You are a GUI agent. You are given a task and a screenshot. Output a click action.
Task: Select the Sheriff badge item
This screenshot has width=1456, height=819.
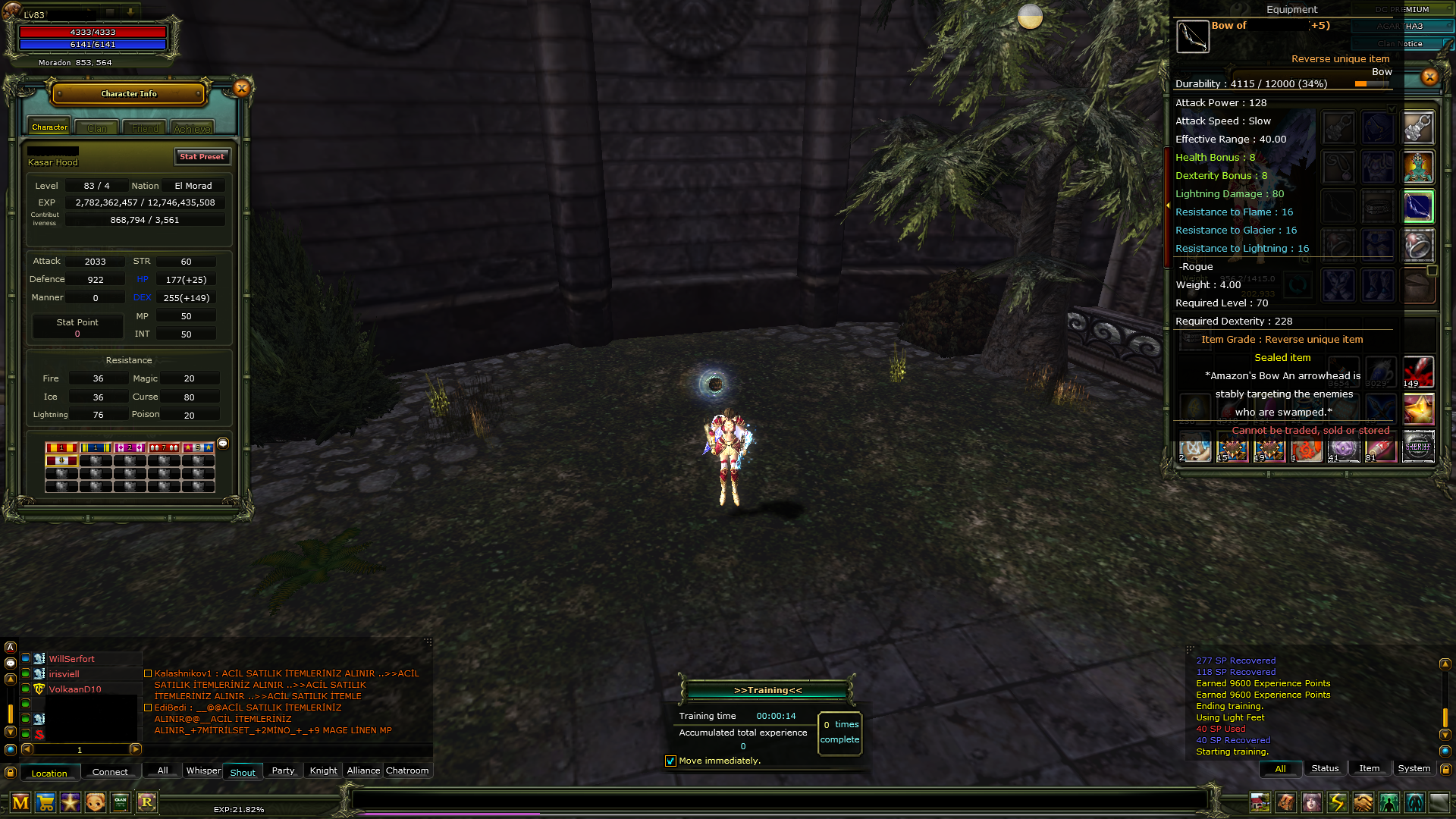1418,447
